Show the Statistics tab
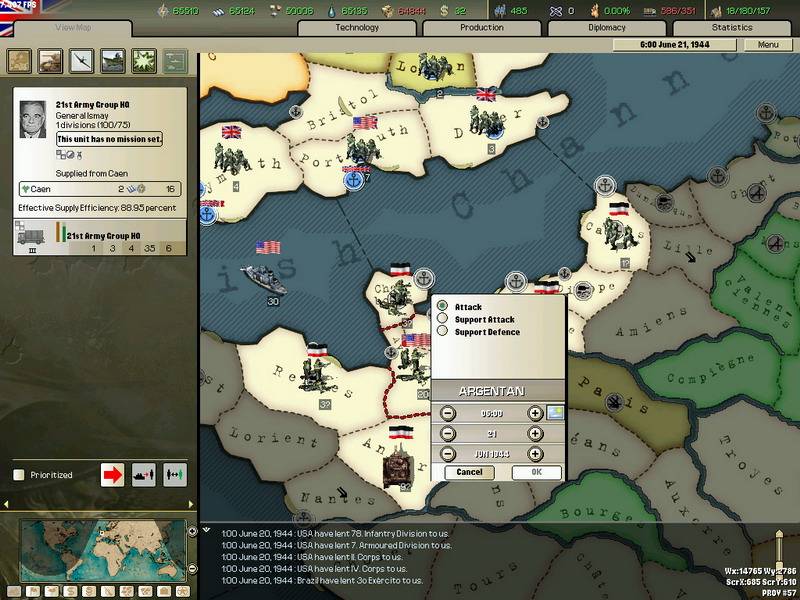The image size is (800, 600). (732, 28)
